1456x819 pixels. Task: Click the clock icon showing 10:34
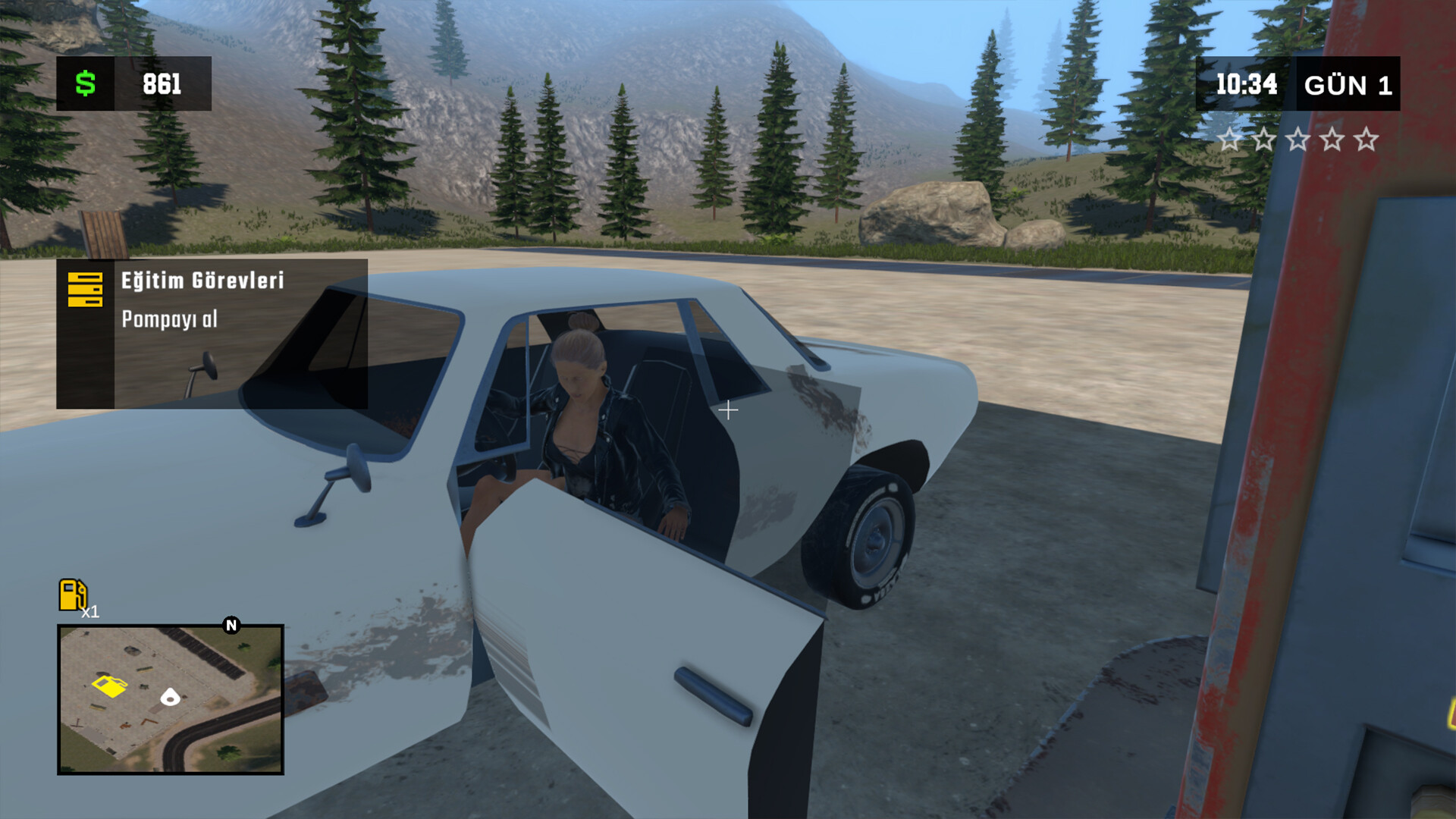(1246, 85)
